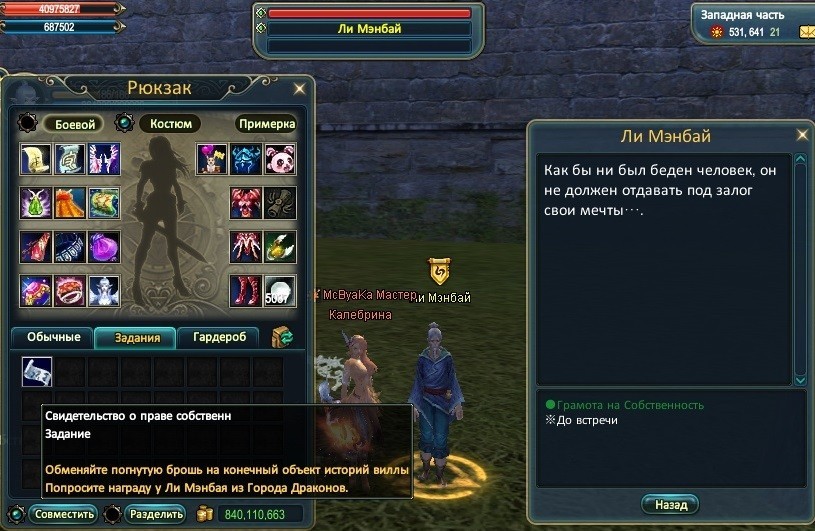This screenshot has width=815, height=531.
Task: Open the Примерка fitting preview
Action: tap(266, 124)
